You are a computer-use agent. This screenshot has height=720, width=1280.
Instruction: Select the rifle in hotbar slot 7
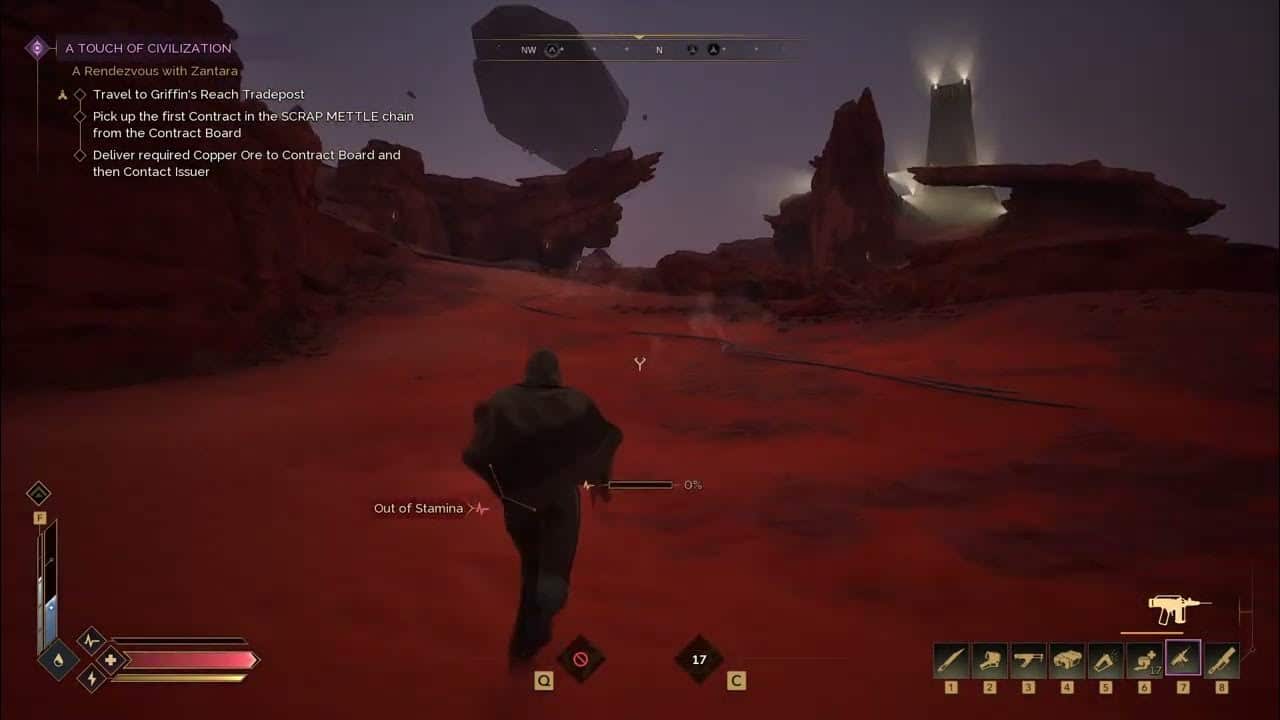tap(1181, 657)
